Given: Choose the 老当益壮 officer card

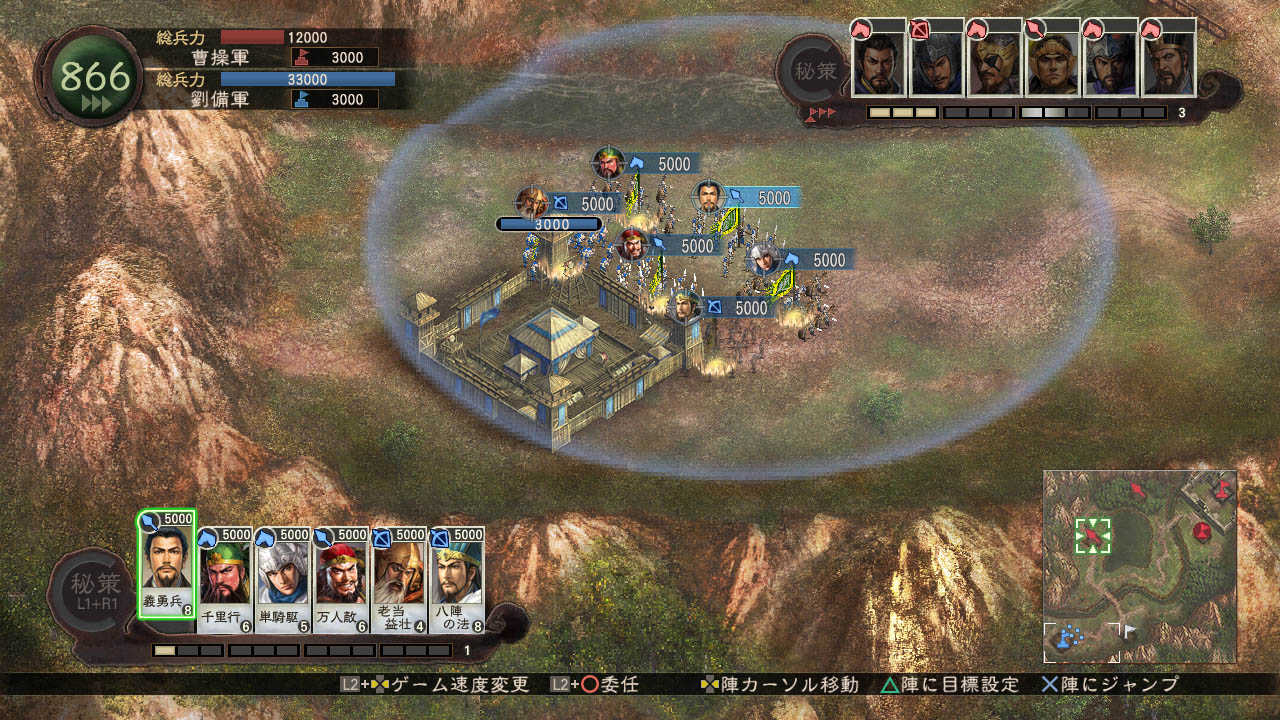Looking at the screenshot, I should tap(400, 573).
